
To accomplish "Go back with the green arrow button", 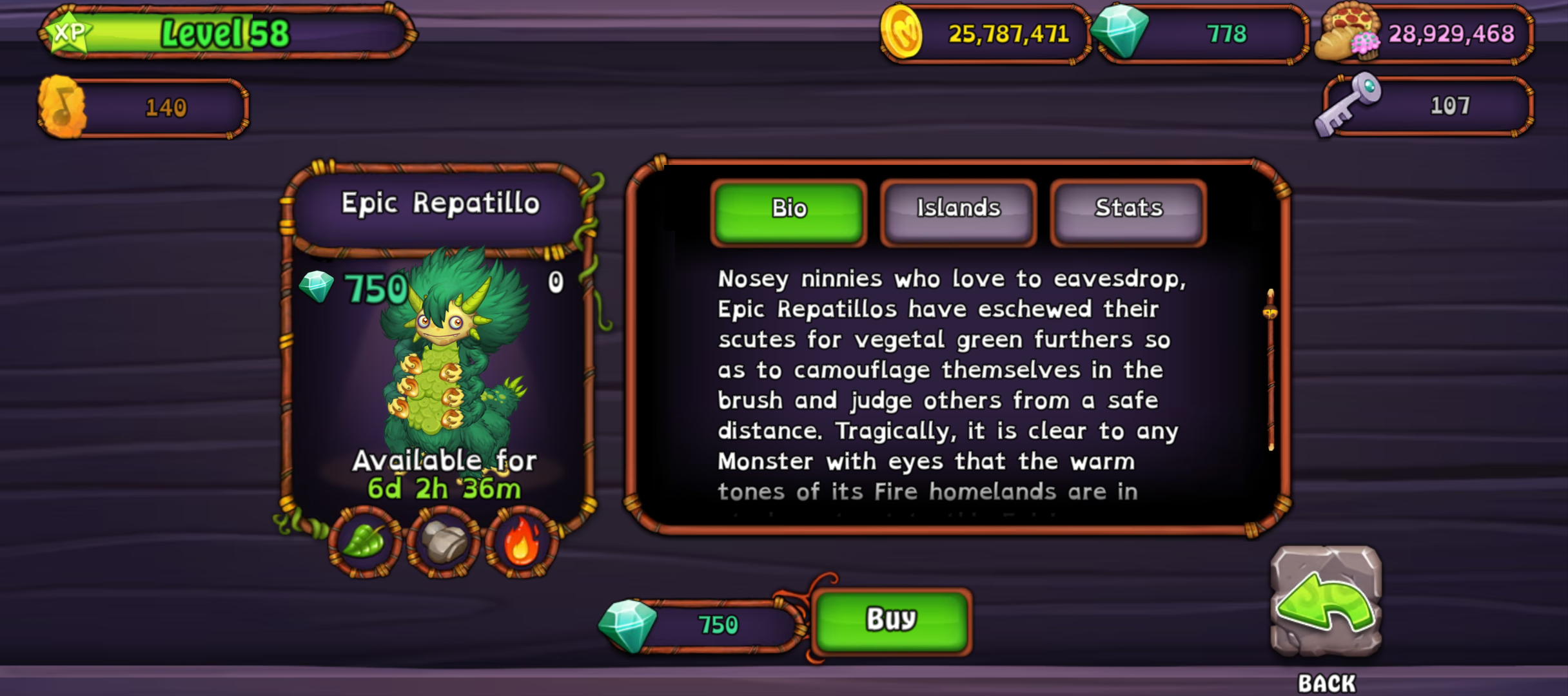I will click(x=1326, y=601).
